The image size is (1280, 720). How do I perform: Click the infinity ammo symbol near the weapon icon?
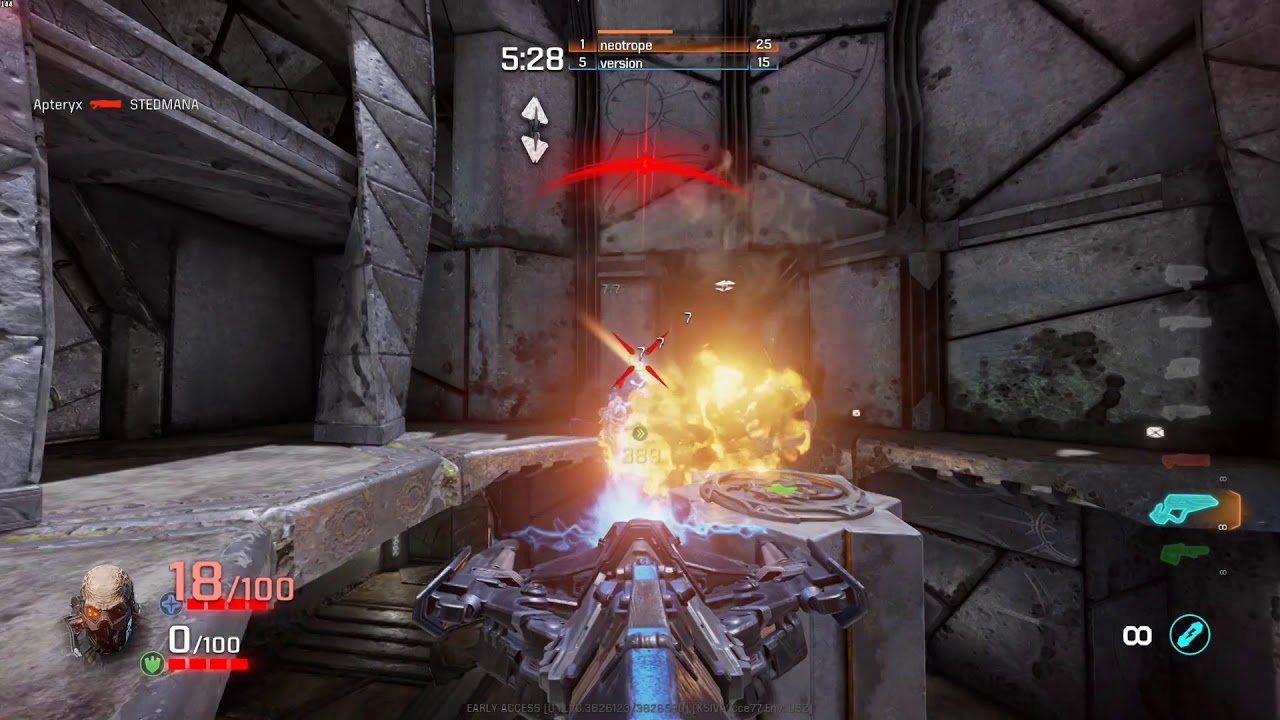pyautogui.click(x=1135, y=636)
